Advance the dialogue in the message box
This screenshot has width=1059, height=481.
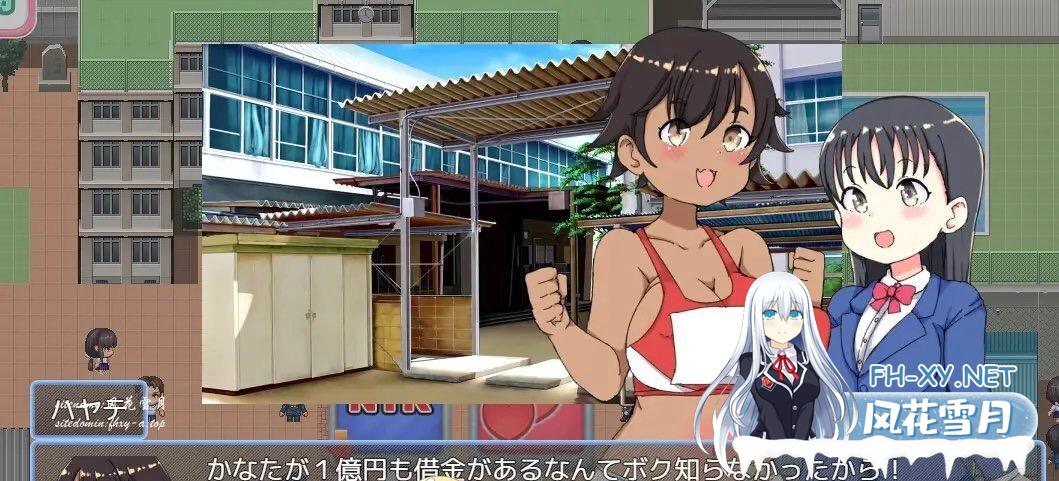click(540, 464)
